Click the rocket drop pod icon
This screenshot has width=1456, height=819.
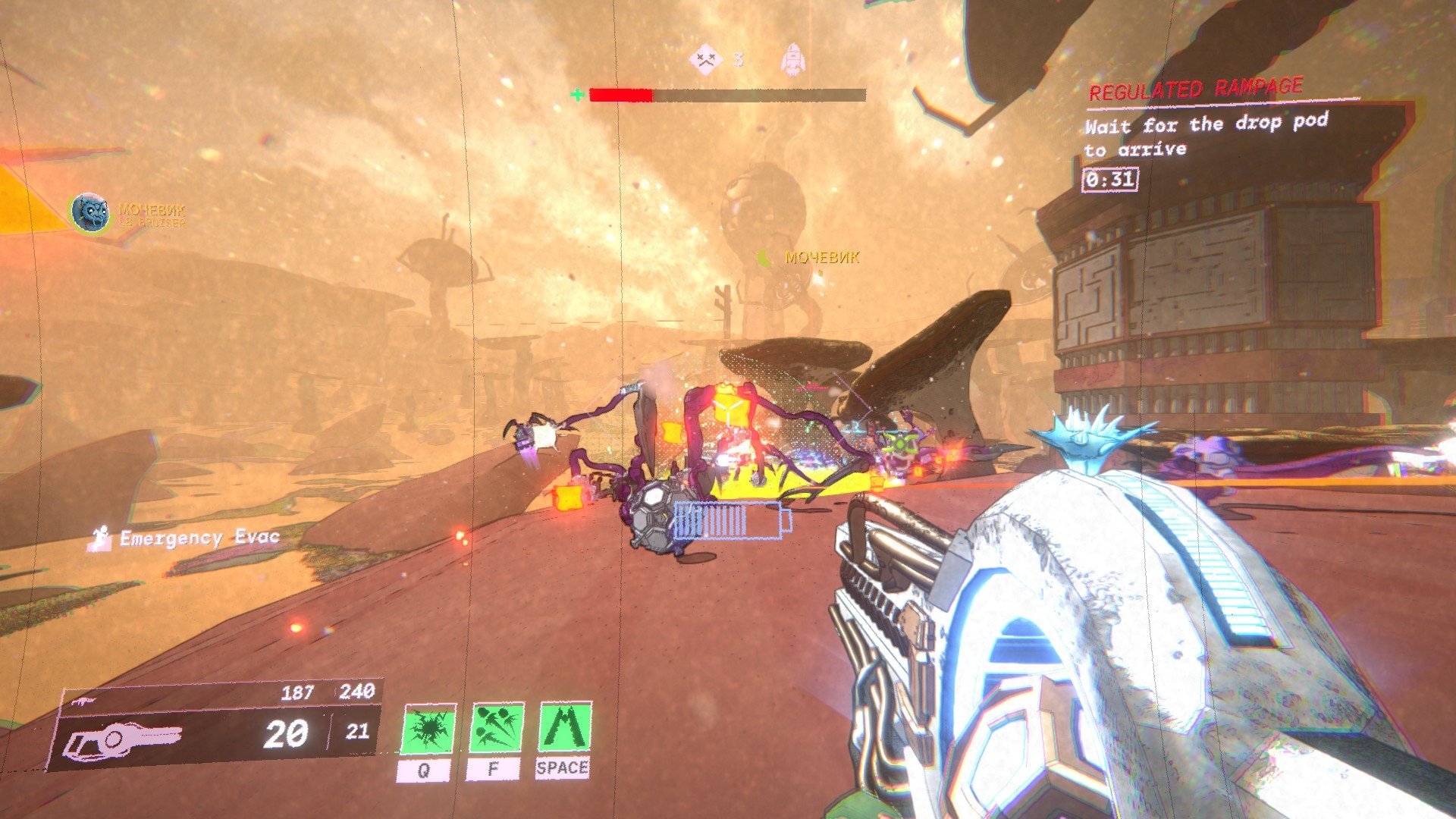(793, 60)
